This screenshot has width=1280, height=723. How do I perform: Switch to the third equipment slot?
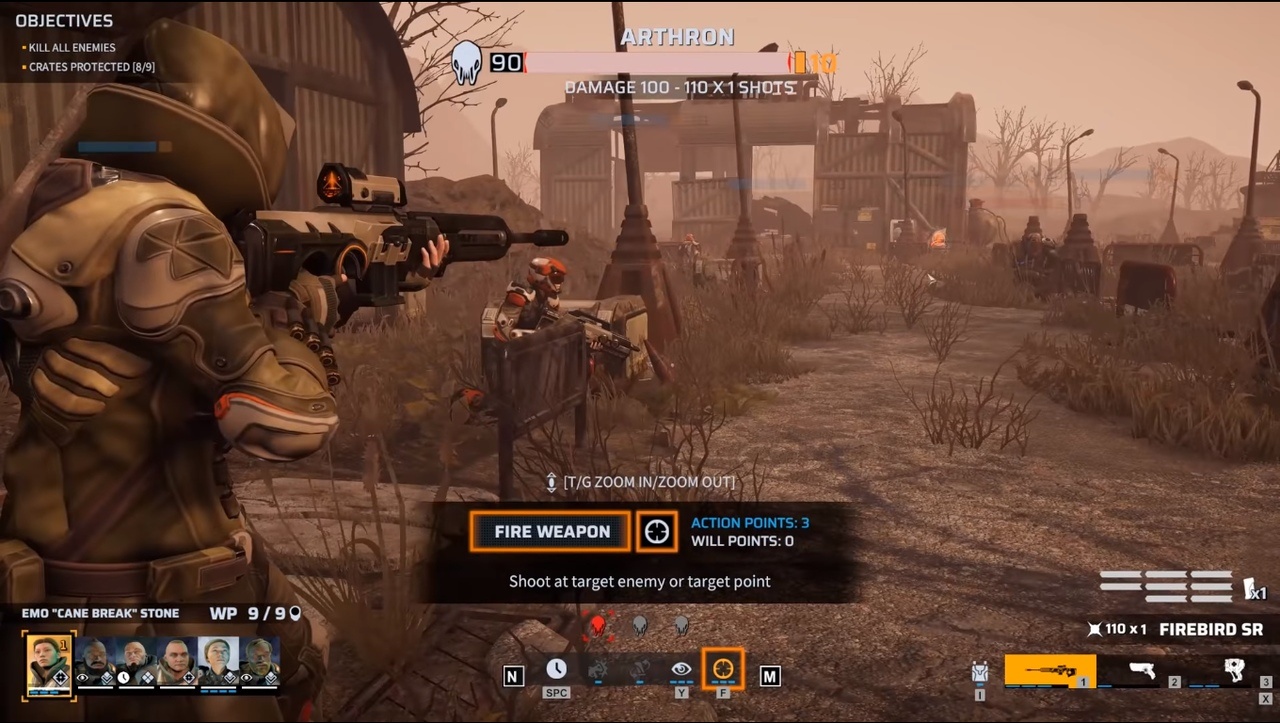1235,670
